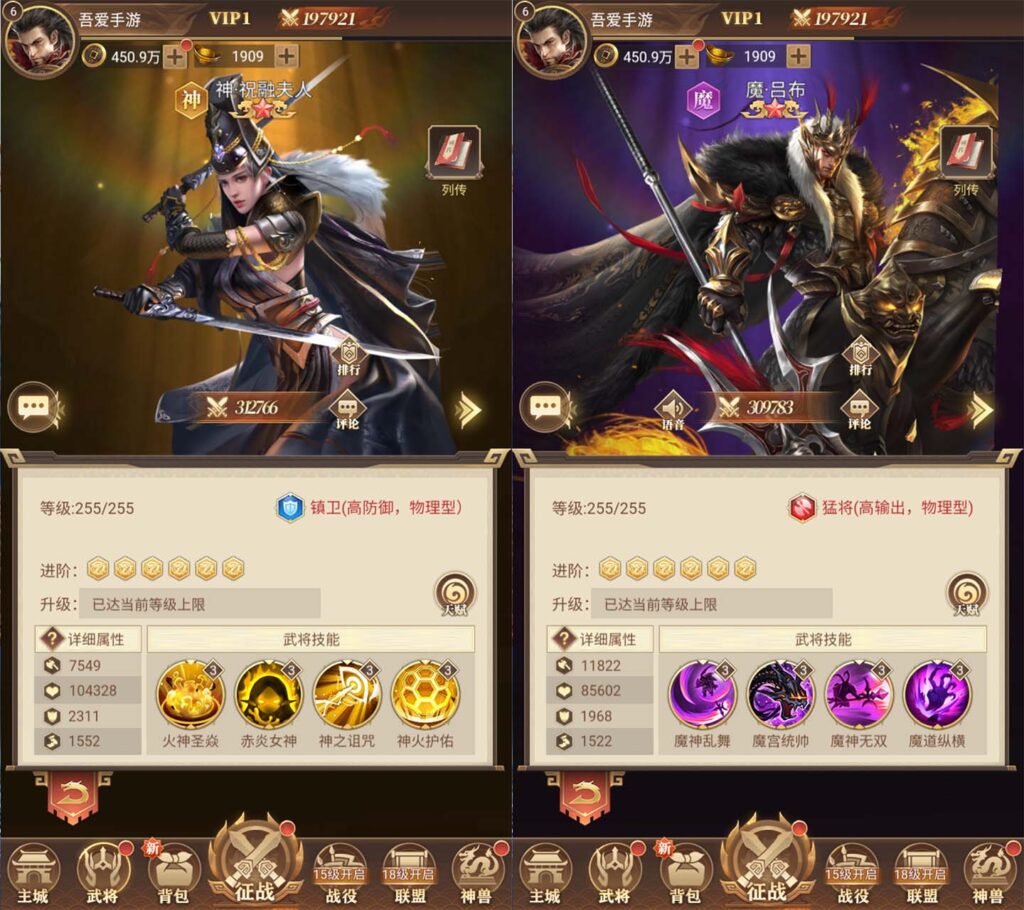1024x910 pixels.
Task: Select the 火神圣焱 skill icon
Action: [191, 694]
